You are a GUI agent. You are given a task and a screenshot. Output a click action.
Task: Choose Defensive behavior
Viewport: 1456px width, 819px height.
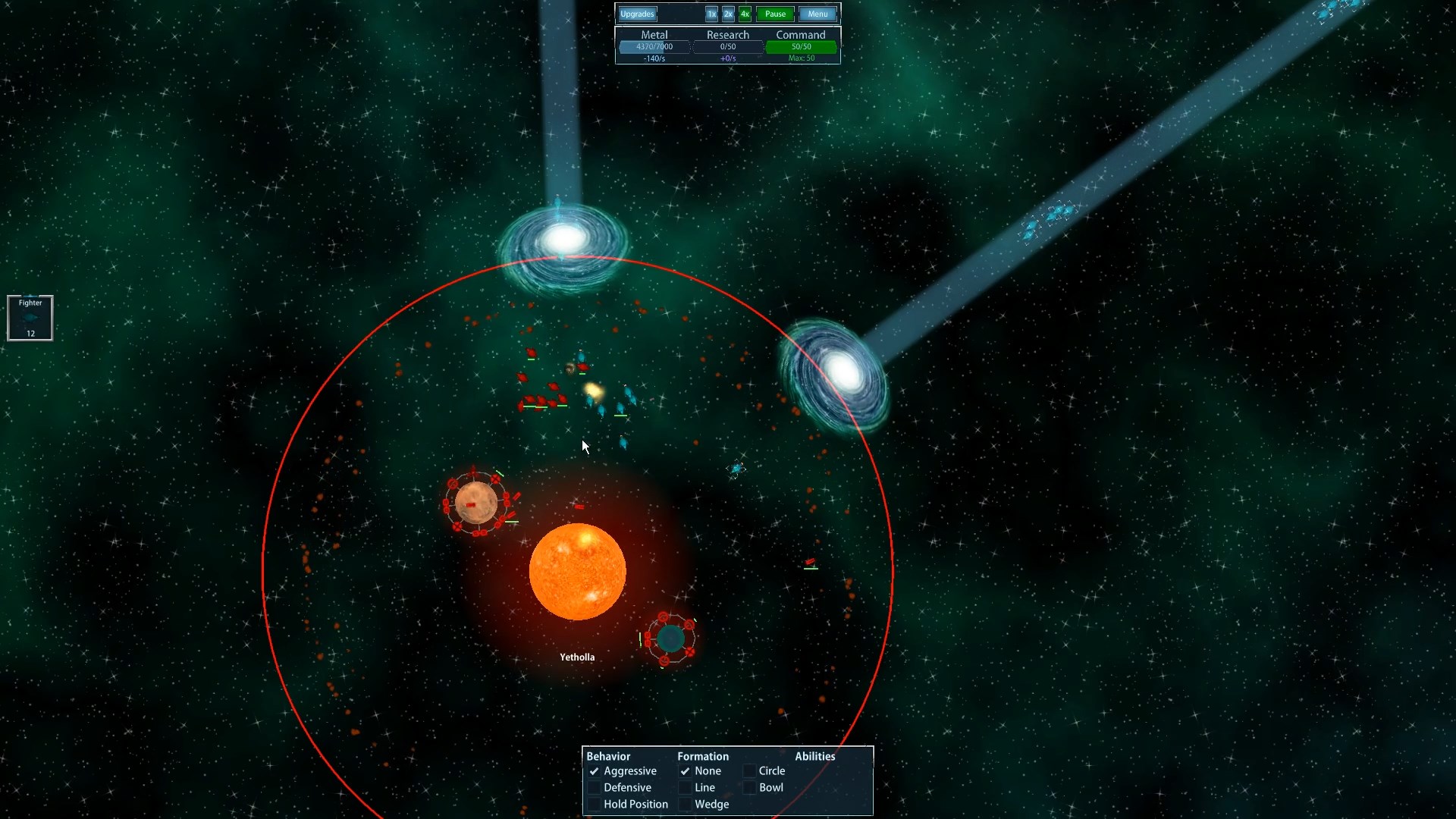click(595, 788)
